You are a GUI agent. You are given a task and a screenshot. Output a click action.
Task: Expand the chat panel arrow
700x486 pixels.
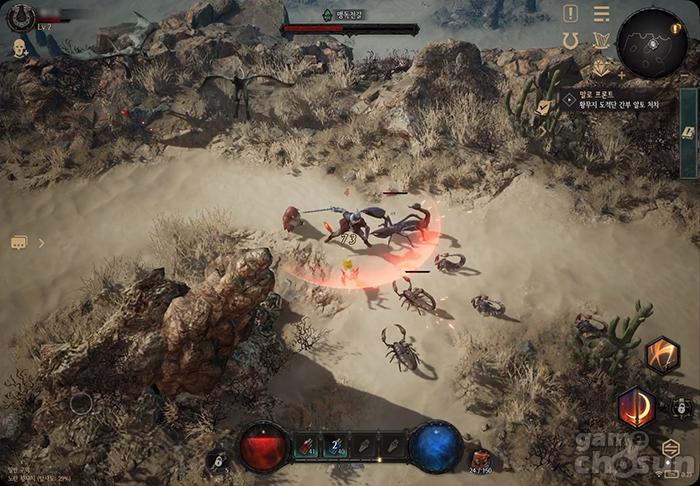tap(41, 242)
